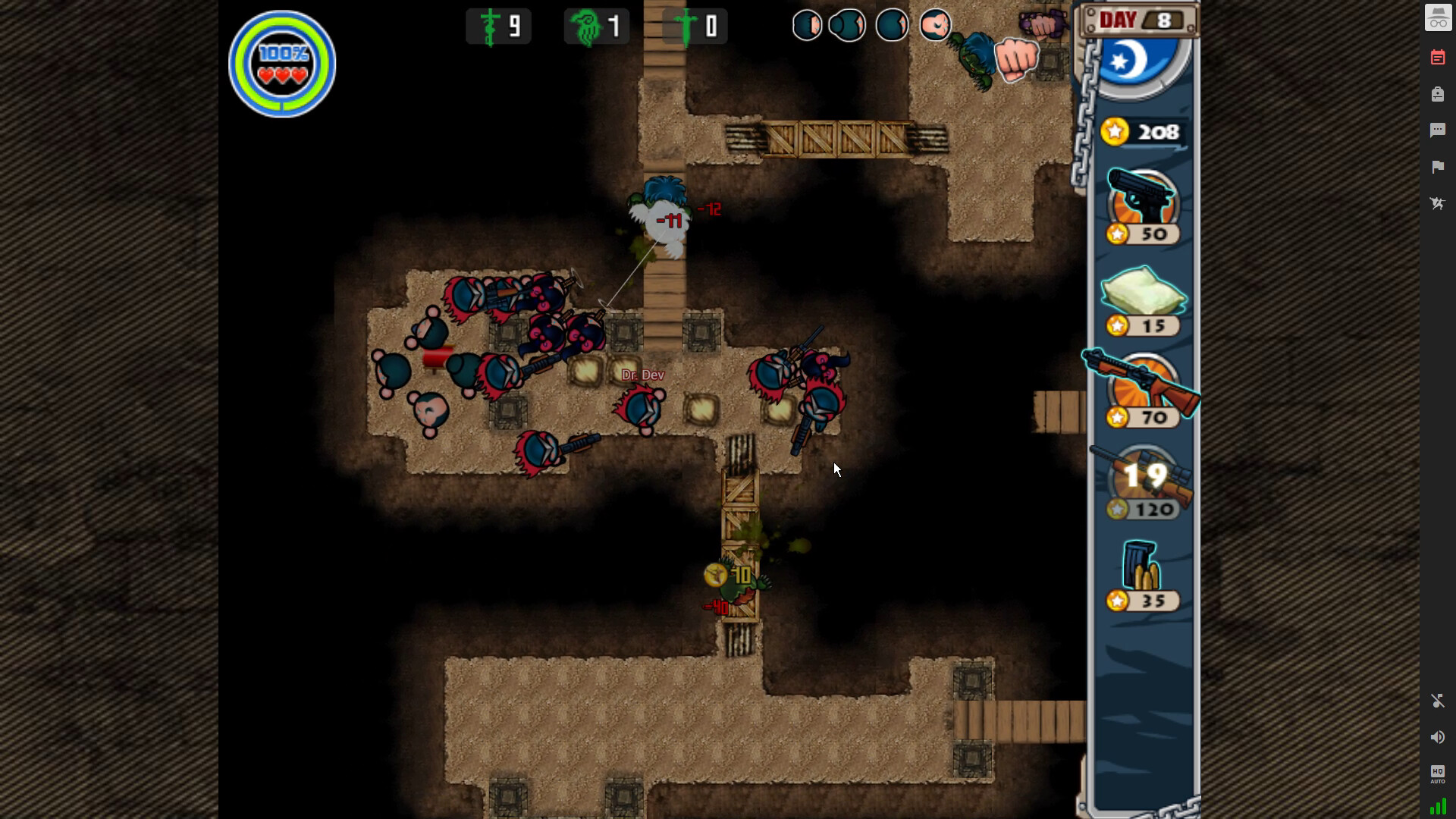Click the flag icon in the sidebar
Viewport: 1456px width, 819px height.
[1437, 167]
